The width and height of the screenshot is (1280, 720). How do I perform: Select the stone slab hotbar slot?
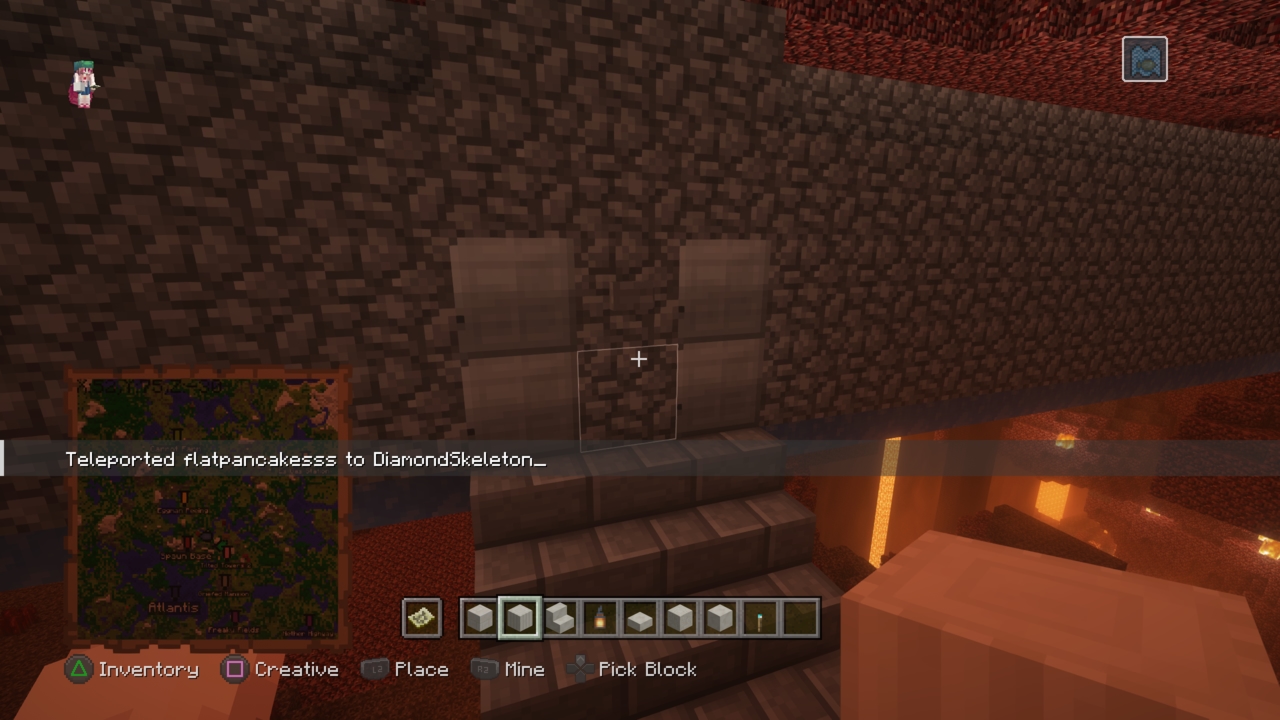640,619
